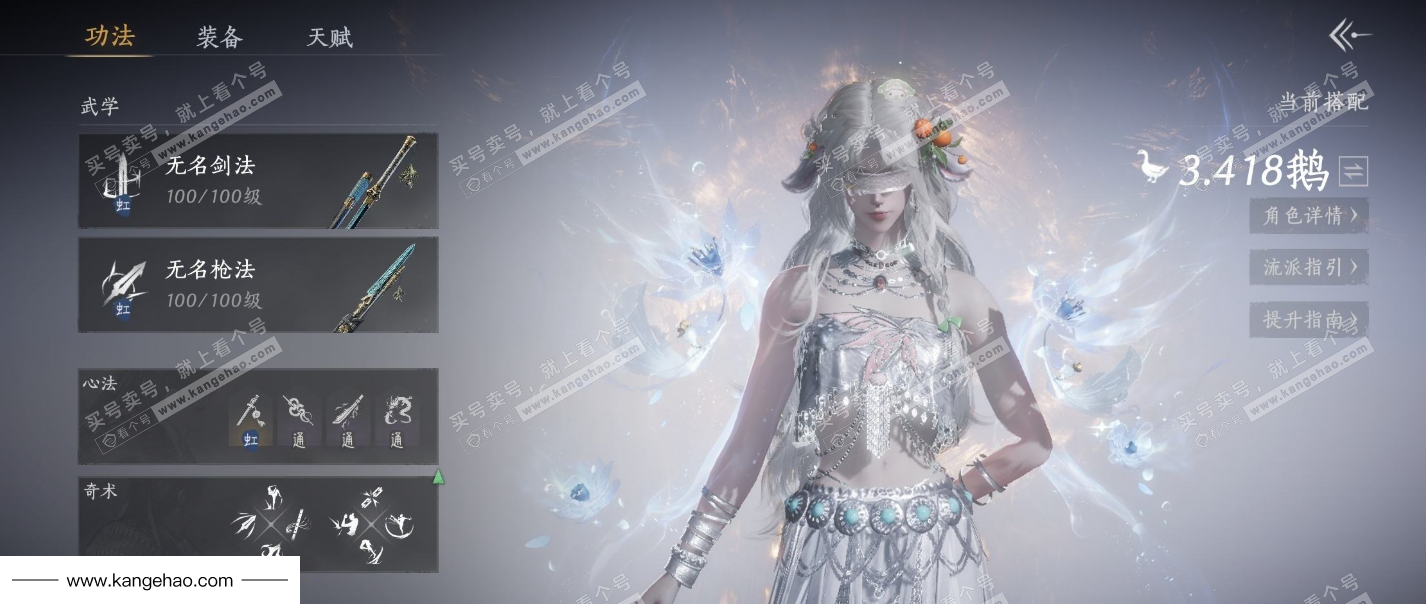Go back using the top-right arrow
Image resolution: width=1426 pixels, height=604 pixels.
point(1349,36)
